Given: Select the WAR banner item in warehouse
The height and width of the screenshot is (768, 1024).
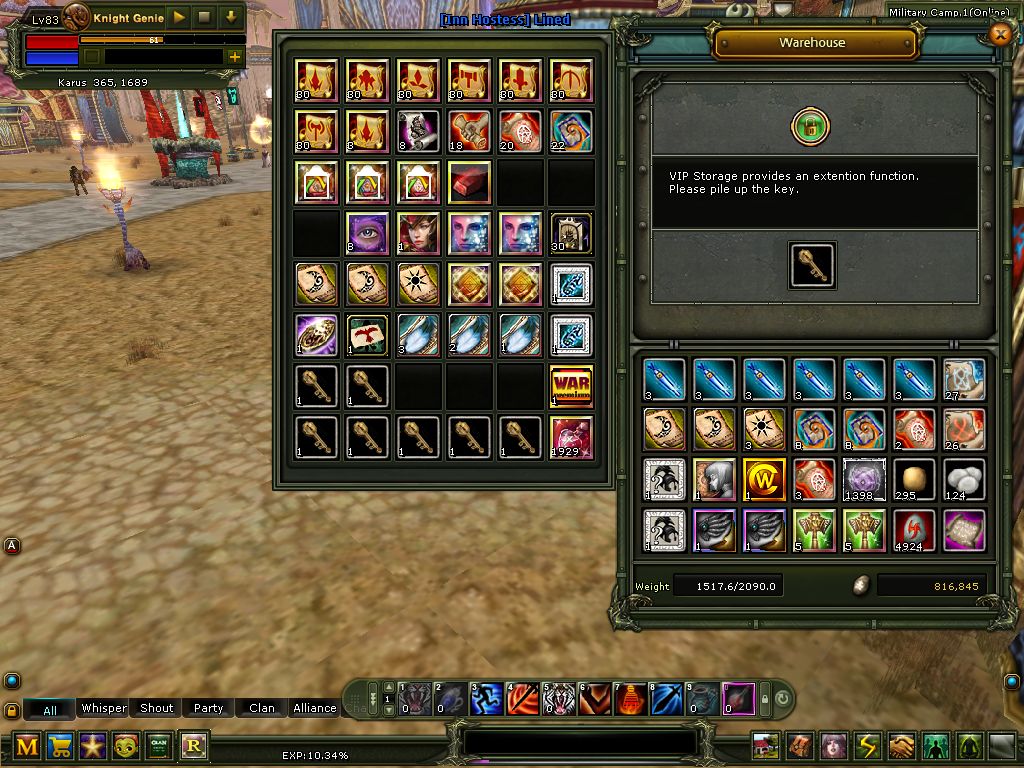Looking at the screenshot, I should tap(571, 387).
